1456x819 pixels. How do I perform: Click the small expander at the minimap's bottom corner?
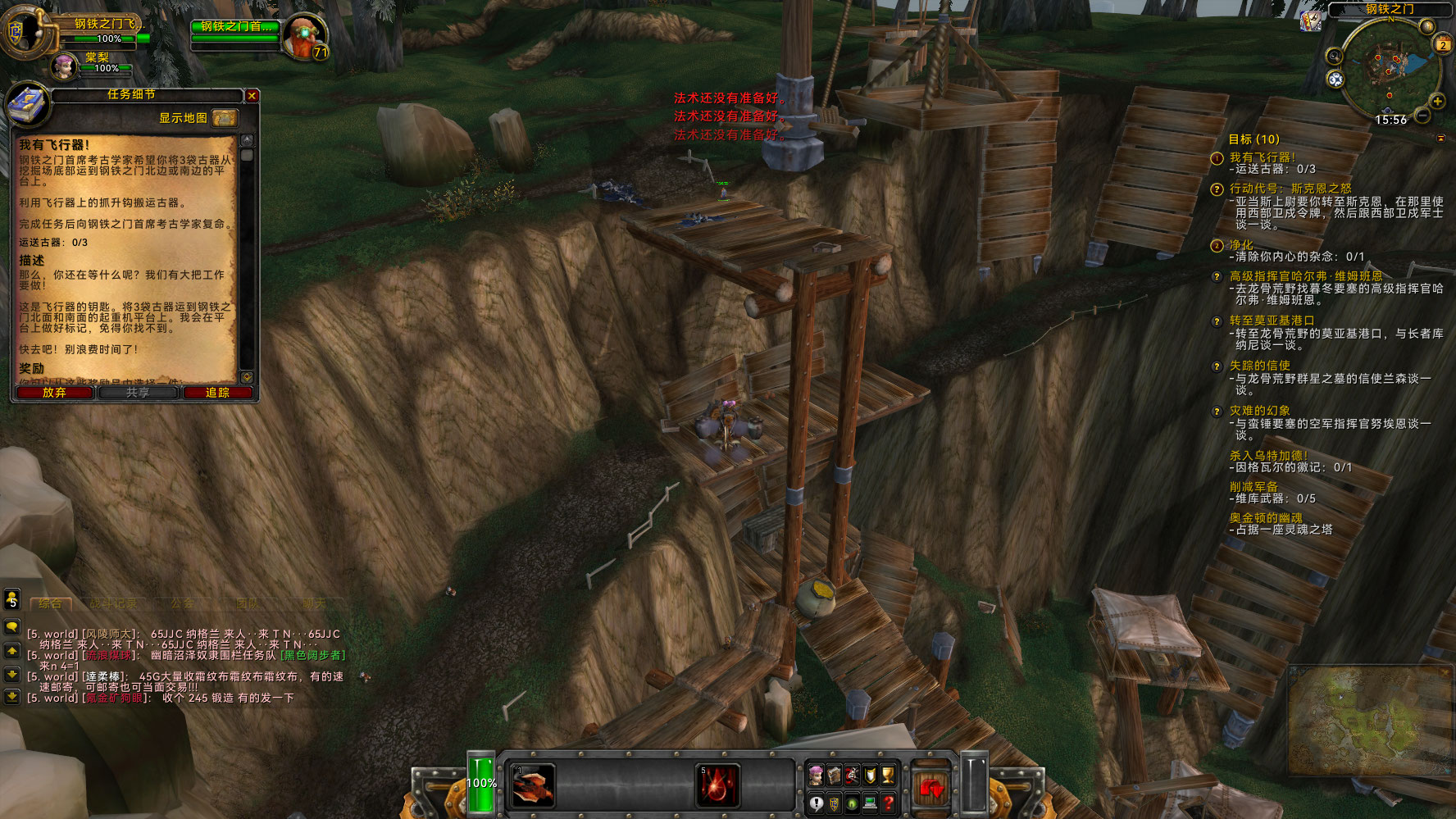coord(1440,138)
